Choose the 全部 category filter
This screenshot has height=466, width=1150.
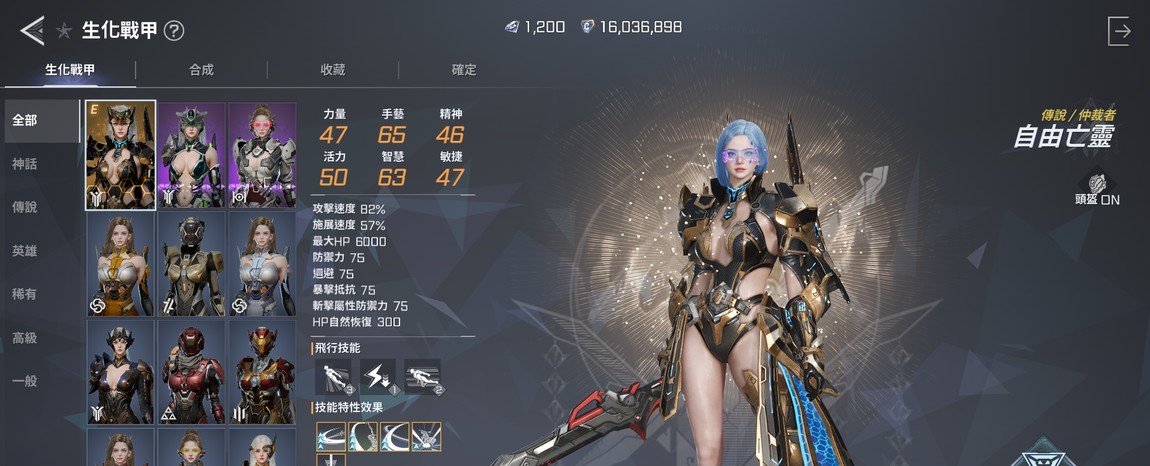(25, 121)
